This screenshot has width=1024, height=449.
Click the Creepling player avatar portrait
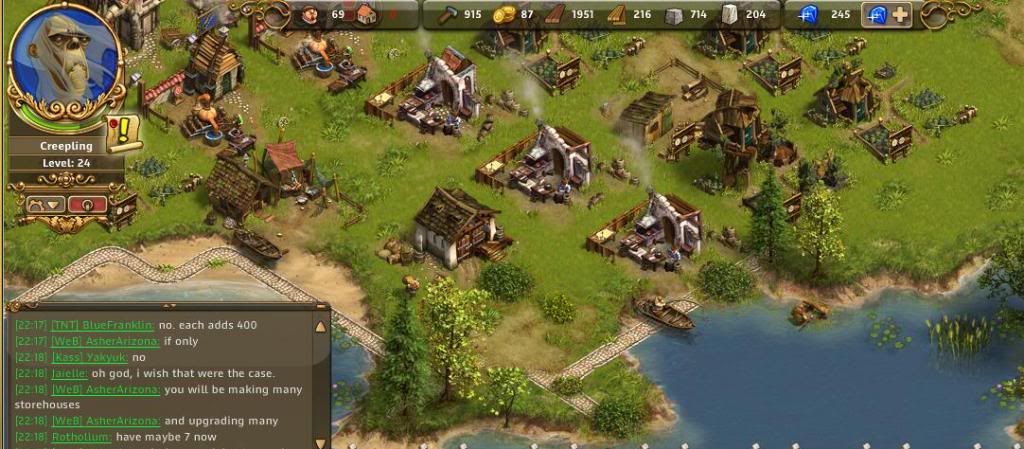(x=64, y=60)
